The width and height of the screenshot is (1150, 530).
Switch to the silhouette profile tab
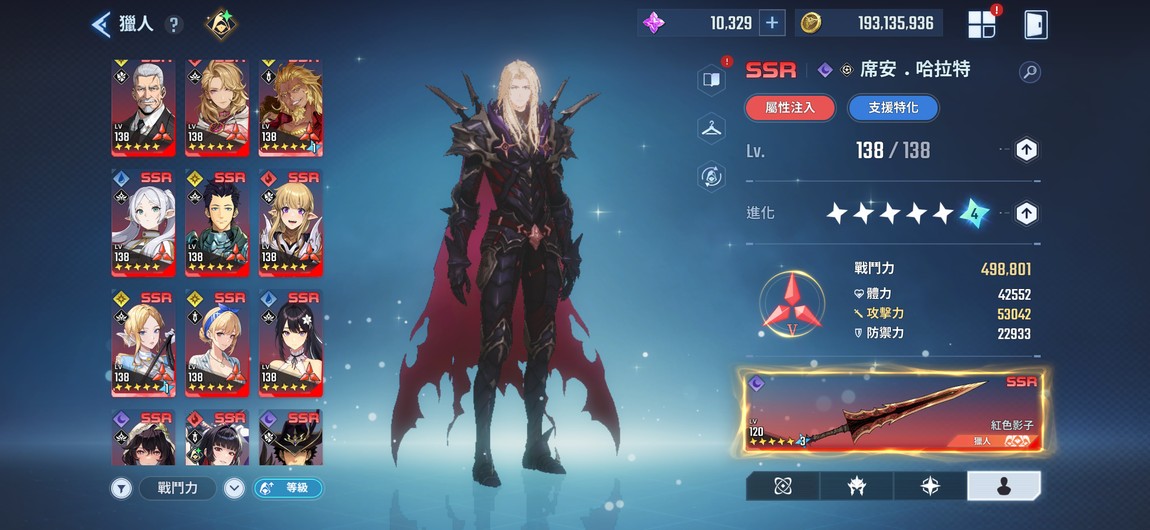(1004, 486)
